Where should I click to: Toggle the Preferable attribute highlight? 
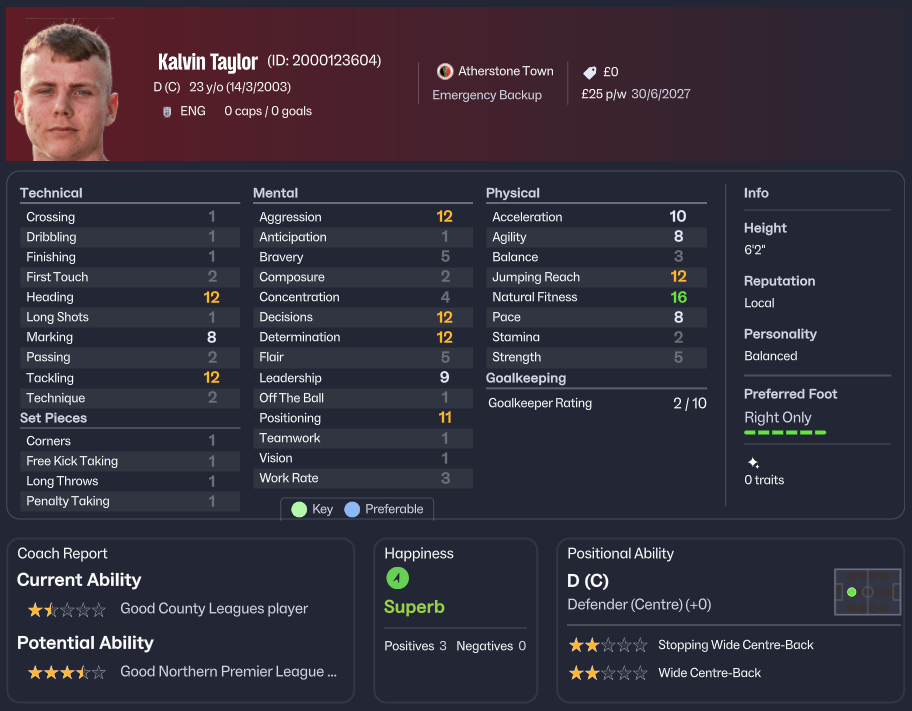point(384,509)
